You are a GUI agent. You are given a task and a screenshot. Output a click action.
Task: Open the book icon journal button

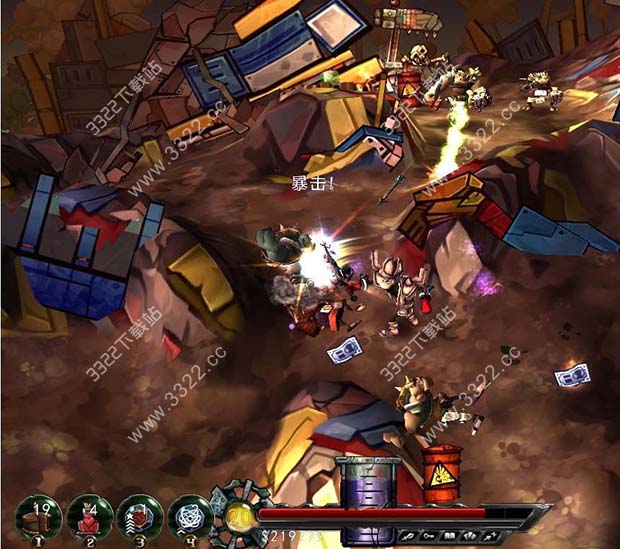450,536
